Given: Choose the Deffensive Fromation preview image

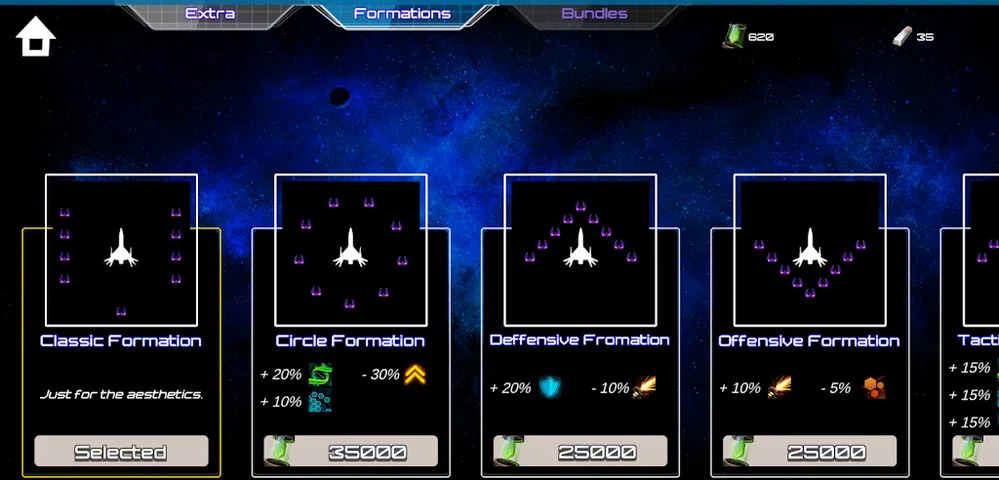Looking at the screenshot, I should 580,250.
